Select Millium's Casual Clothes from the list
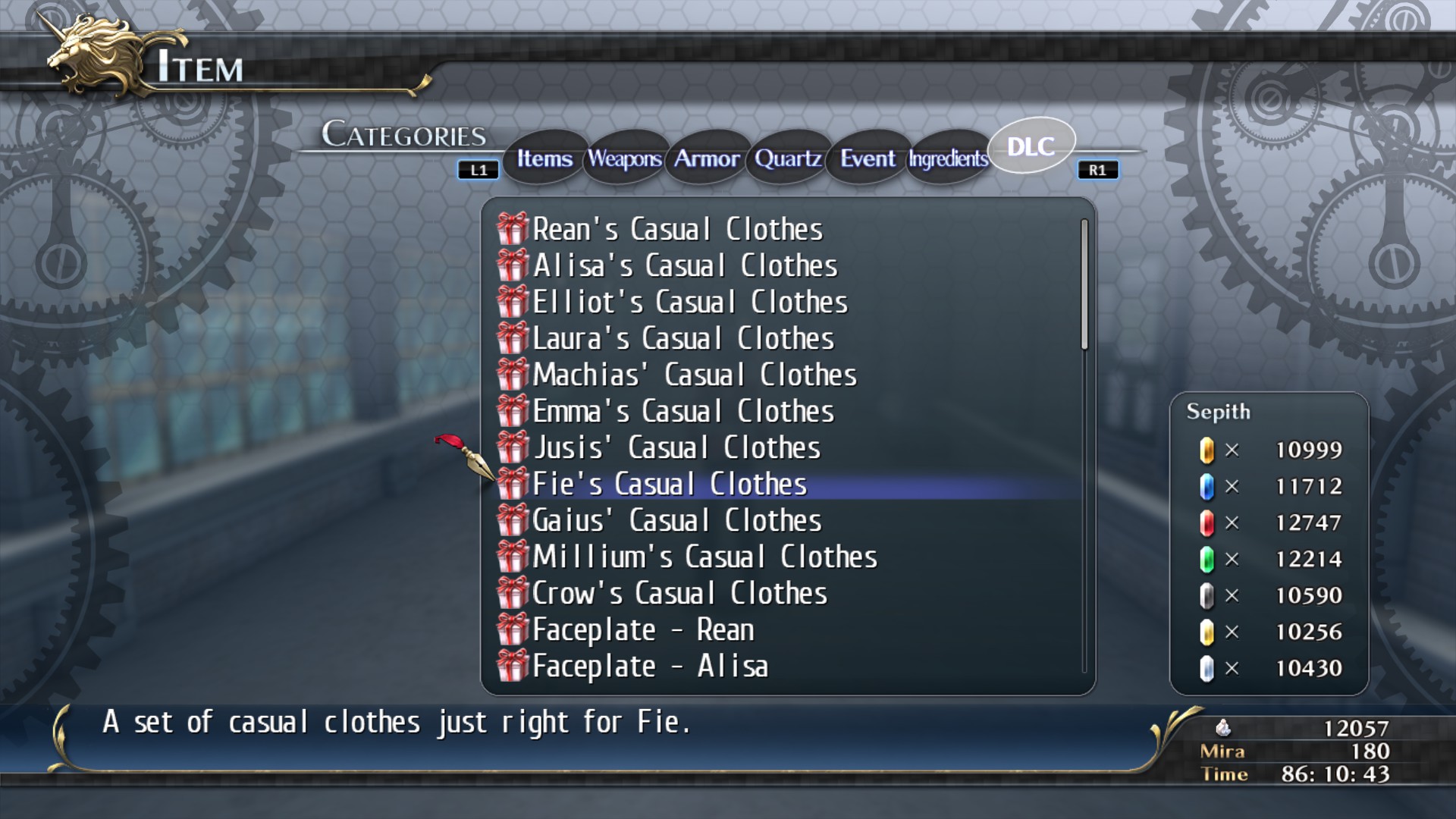1456x819 pixels. pos(705,557)
